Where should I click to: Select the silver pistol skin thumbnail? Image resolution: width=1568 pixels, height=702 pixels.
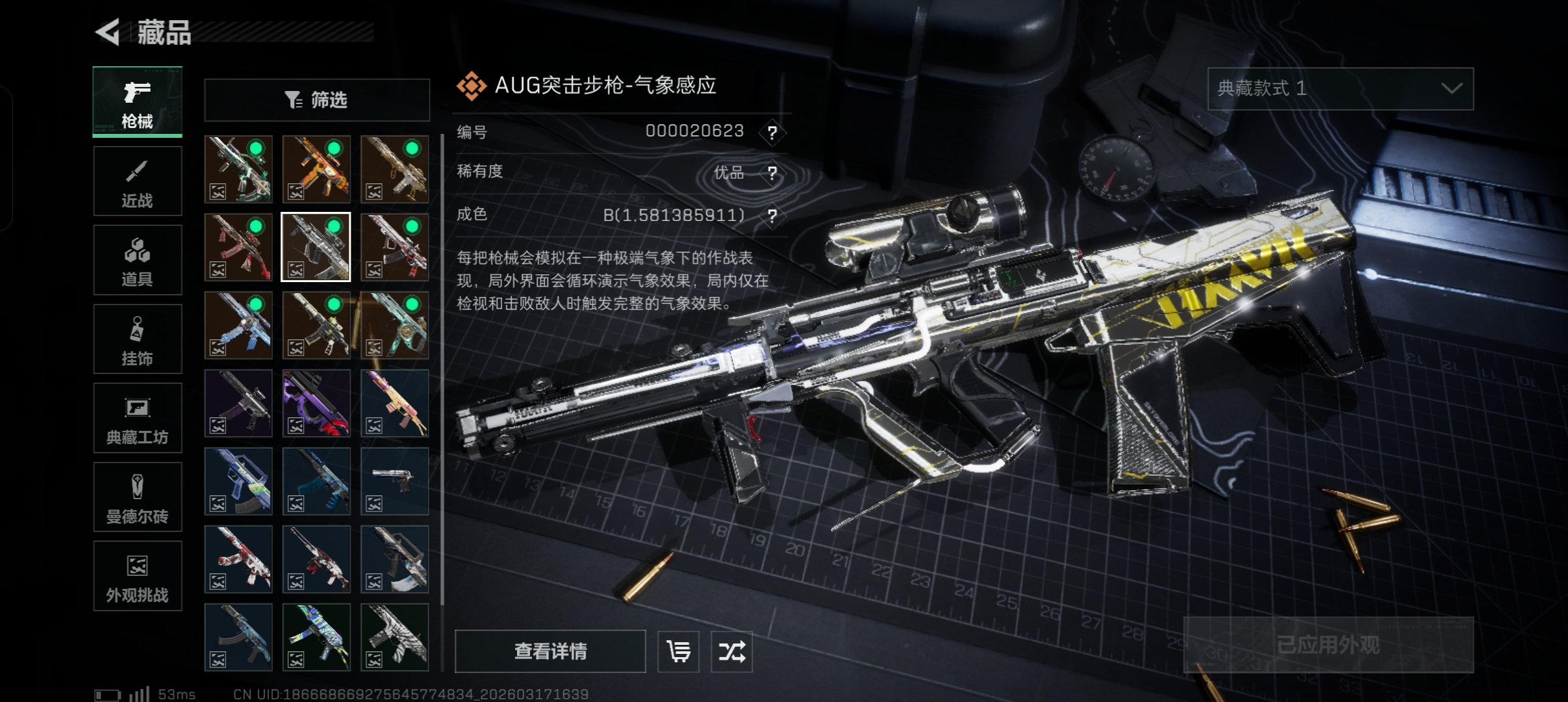click(x=394, y=481)
